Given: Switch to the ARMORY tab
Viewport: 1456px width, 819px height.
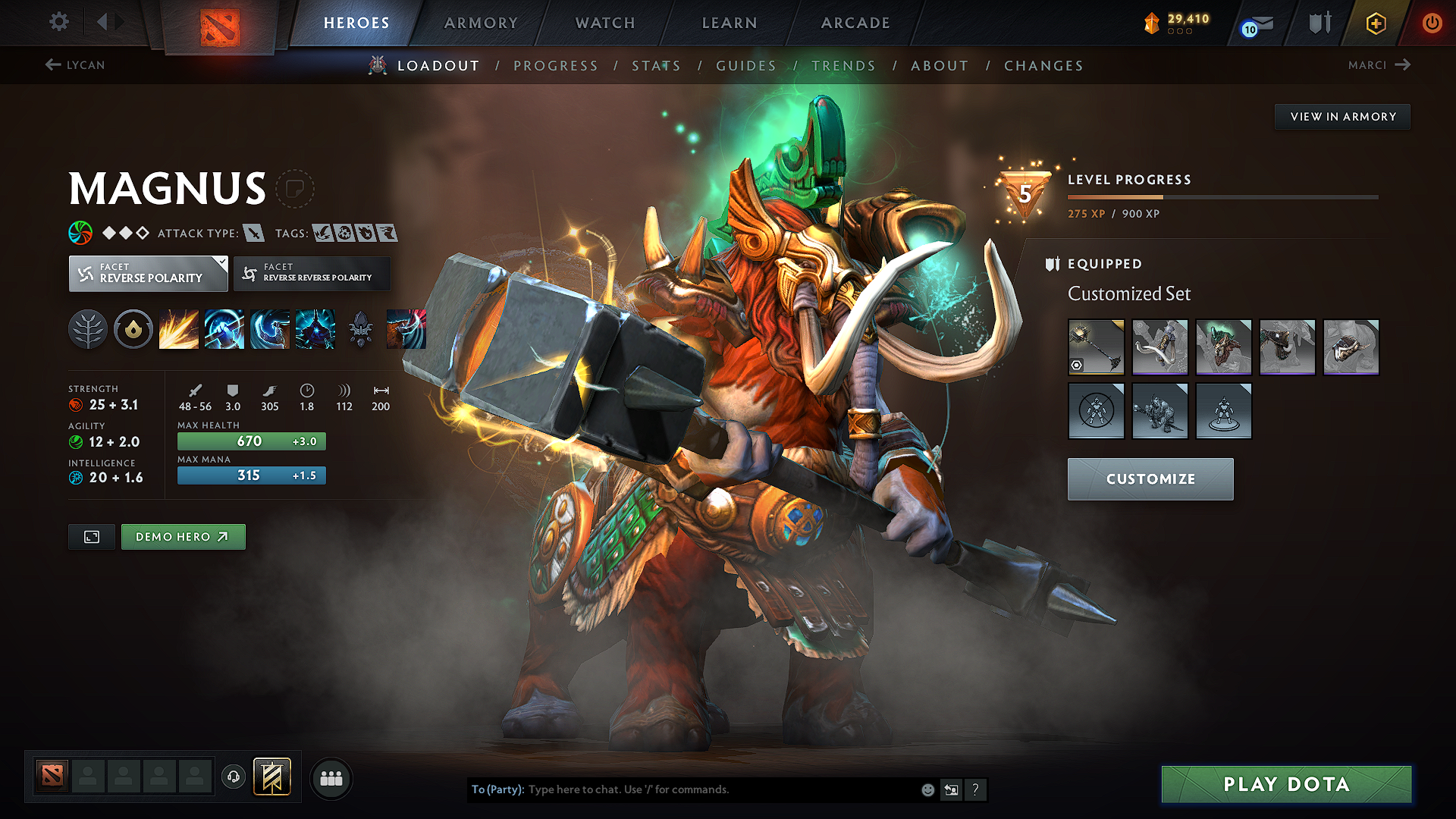Looking at the screenshot, I should 481,23.
